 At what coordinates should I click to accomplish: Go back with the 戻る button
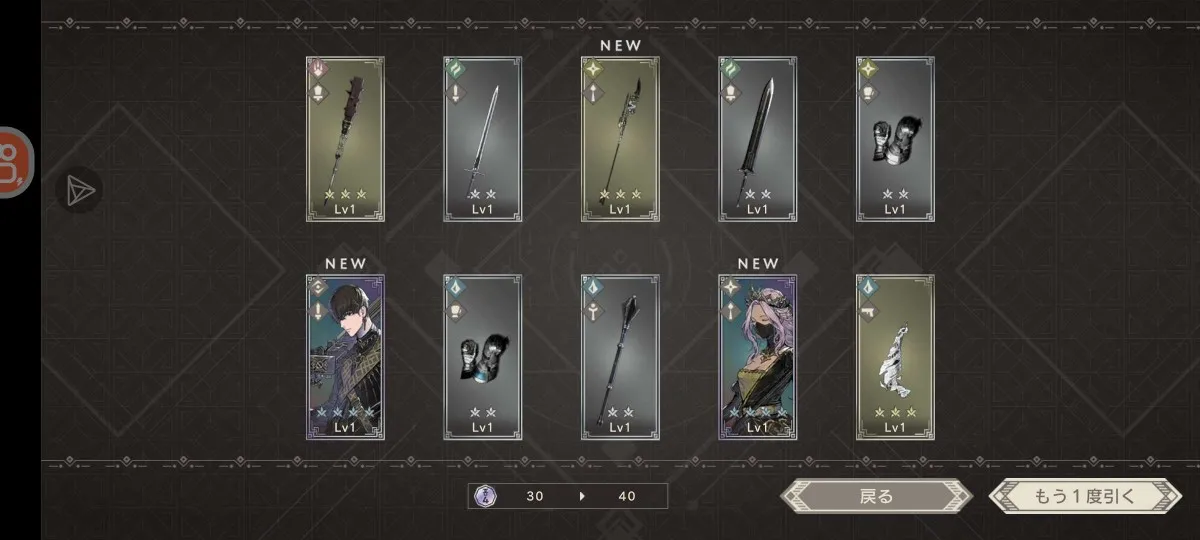coord(876,496)
